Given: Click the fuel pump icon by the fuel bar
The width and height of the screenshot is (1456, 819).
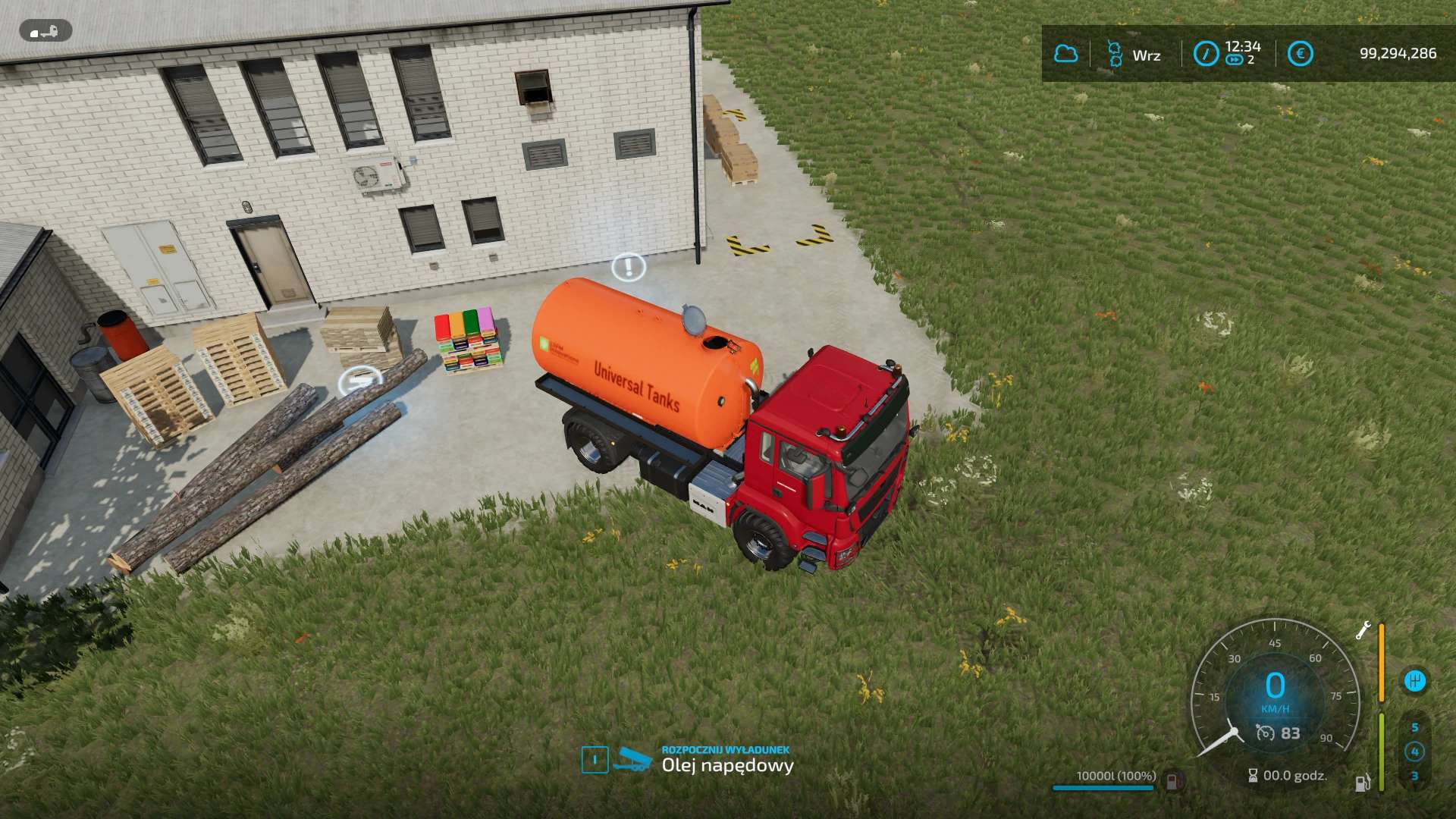Looking at the screenshot, I should coord(1362,782).
